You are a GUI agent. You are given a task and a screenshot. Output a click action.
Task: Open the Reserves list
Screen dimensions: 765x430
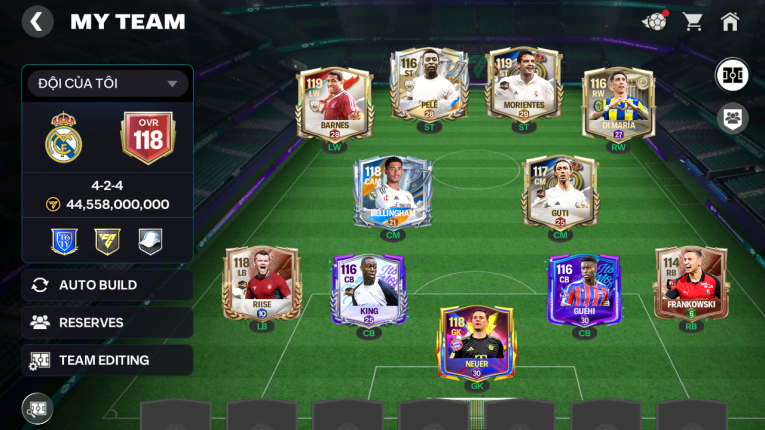(107, 322)
